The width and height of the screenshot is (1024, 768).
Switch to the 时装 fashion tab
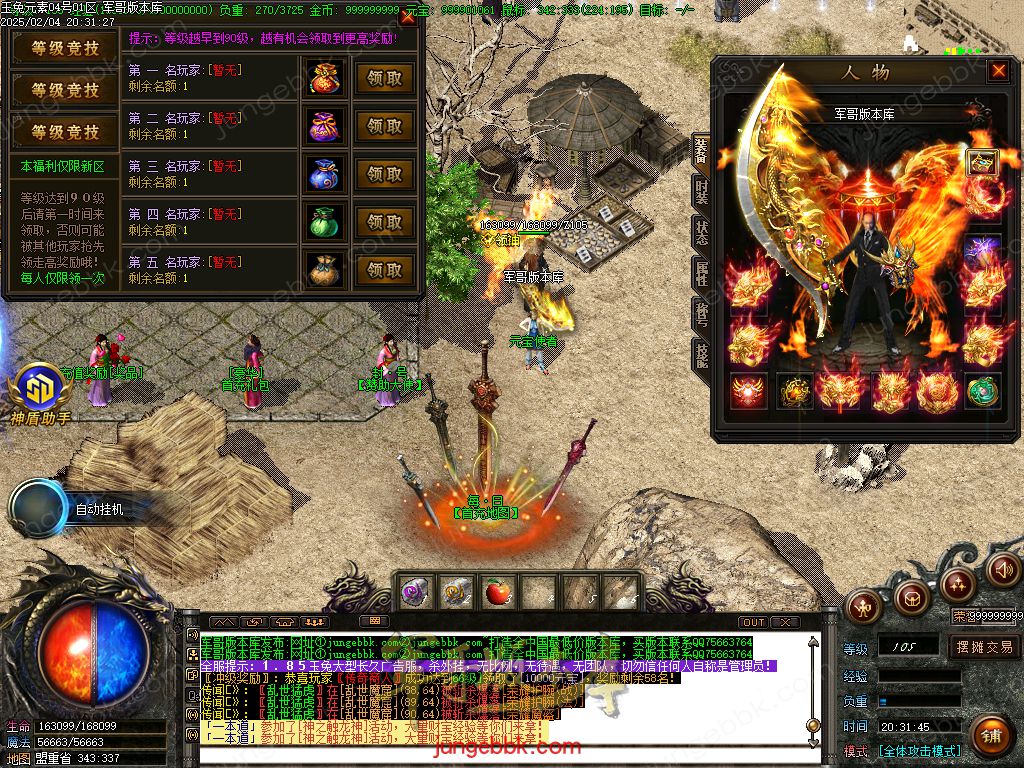(701, 194)
